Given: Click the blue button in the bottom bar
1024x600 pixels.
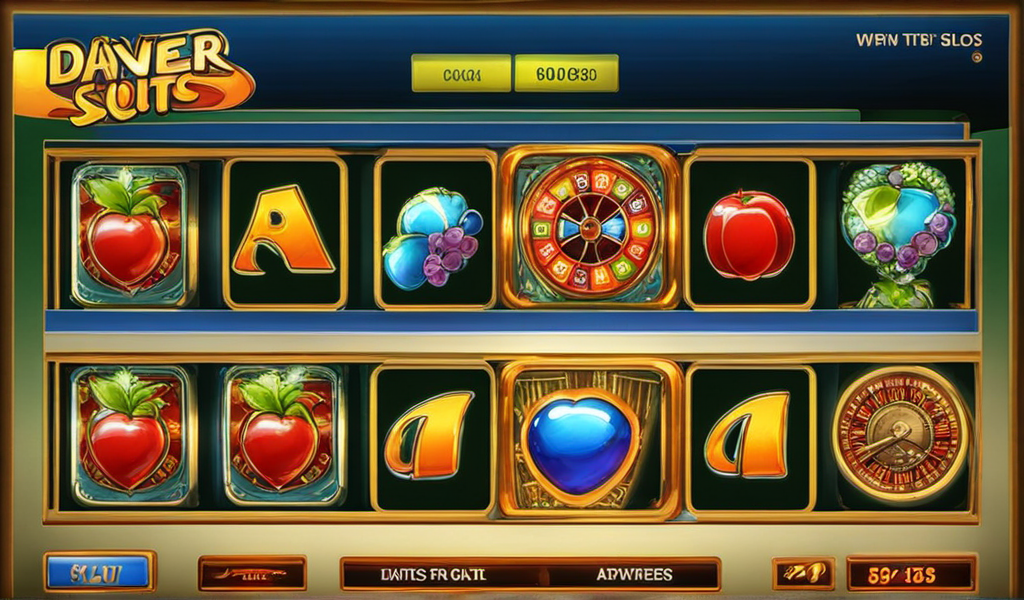Looking at the screenshot, I should 99,573.
